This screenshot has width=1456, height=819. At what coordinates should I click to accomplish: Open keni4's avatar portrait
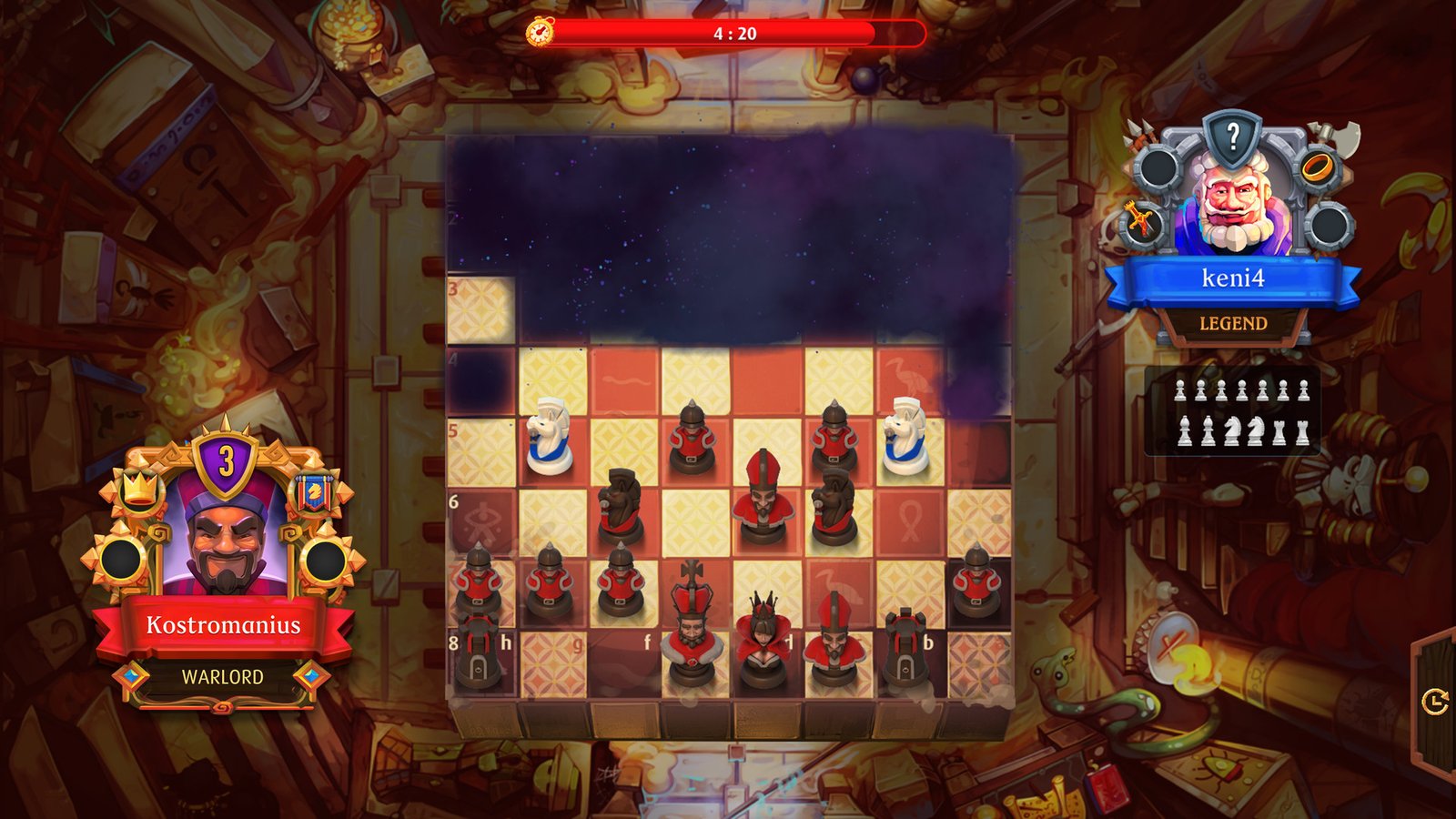[1233, 209]
